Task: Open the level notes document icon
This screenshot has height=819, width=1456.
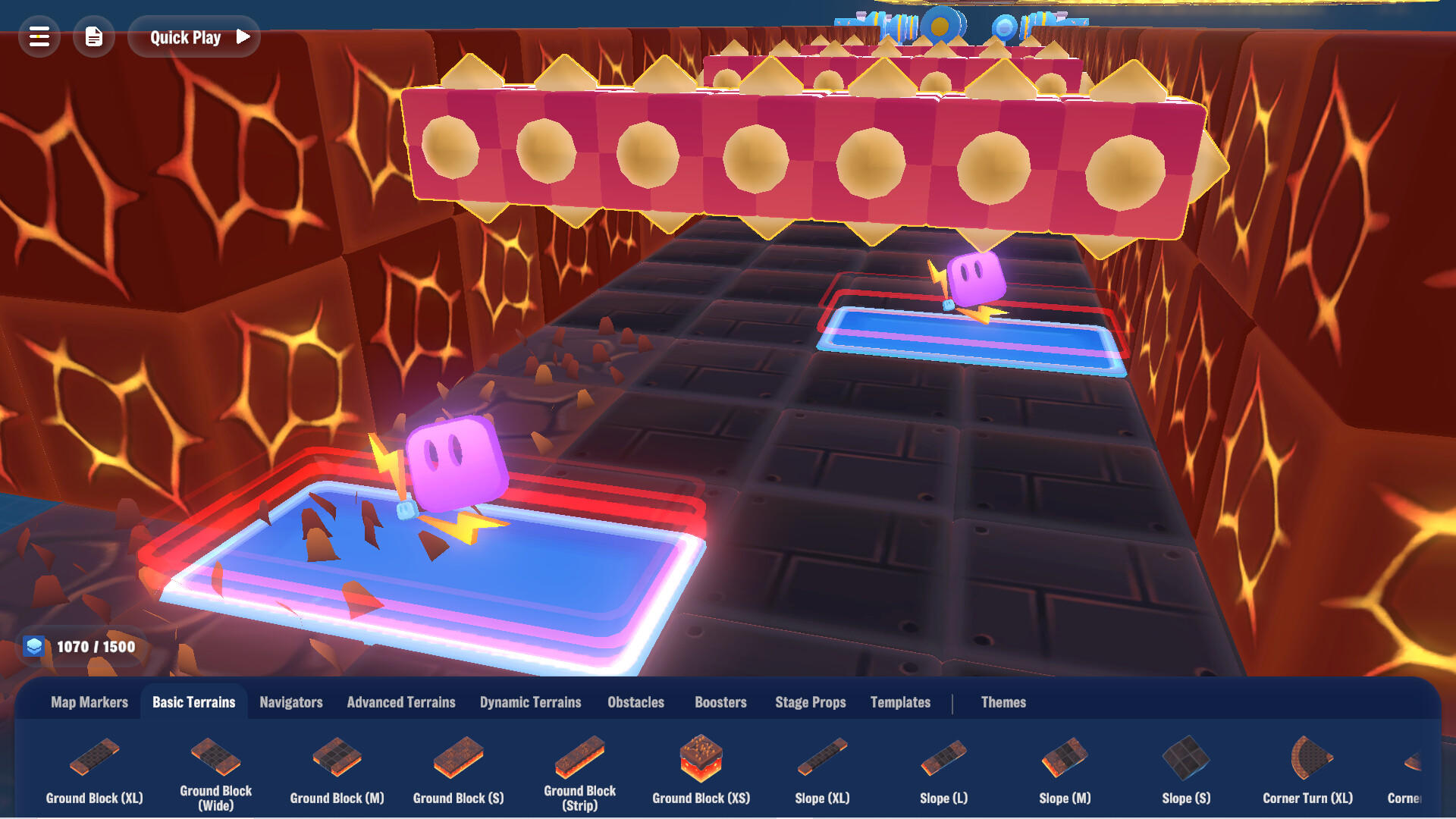Action: [94, 36]
